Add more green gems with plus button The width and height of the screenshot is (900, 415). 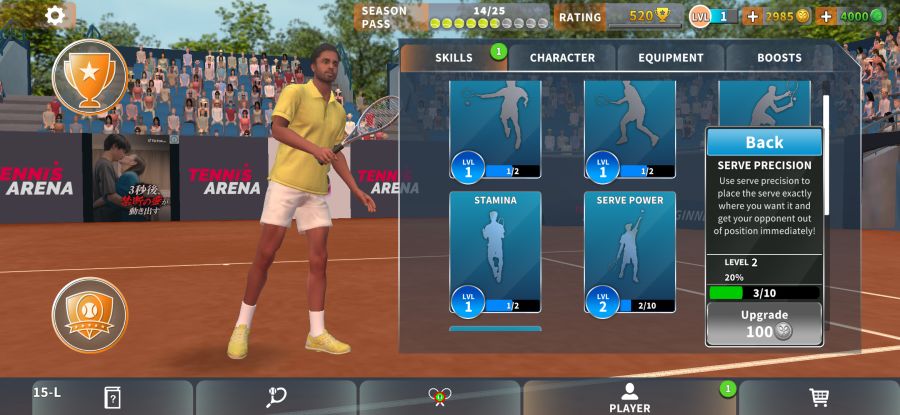[x=826, y=16]
